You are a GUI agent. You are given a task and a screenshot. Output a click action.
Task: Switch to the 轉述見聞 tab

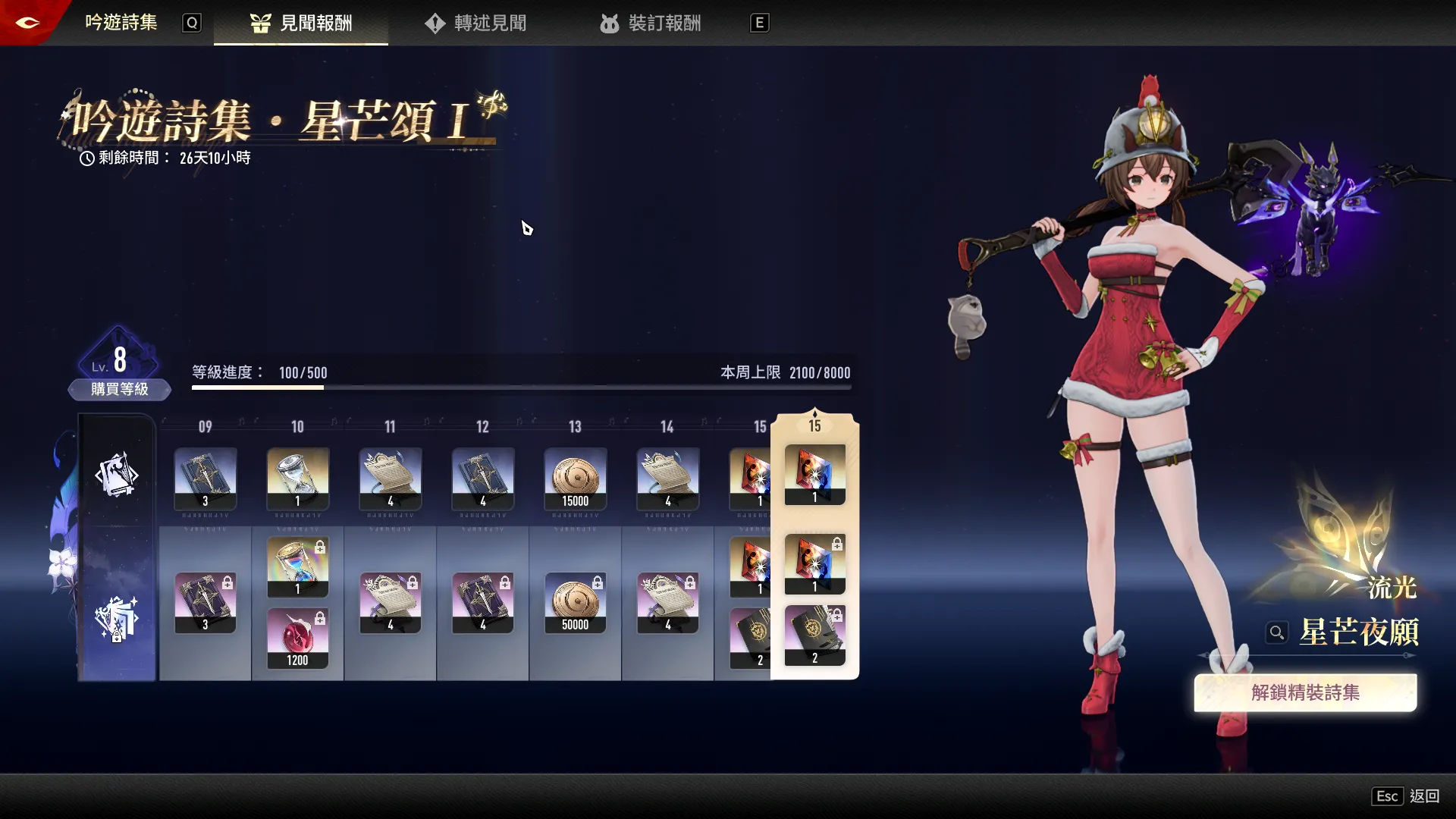[x=475, y=24]
